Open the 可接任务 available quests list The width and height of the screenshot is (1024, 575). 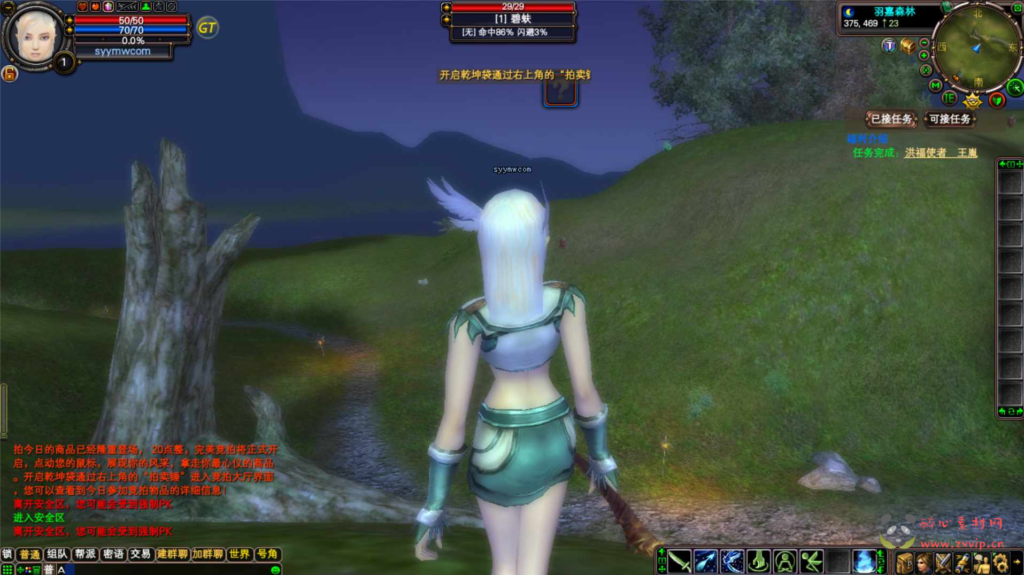948,119
